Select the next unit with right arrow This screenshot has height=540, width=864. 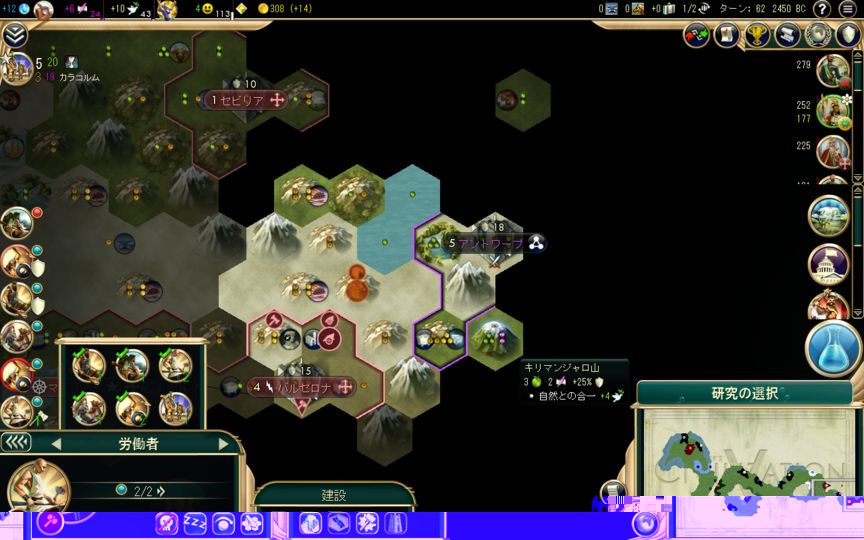pos(223,443)
